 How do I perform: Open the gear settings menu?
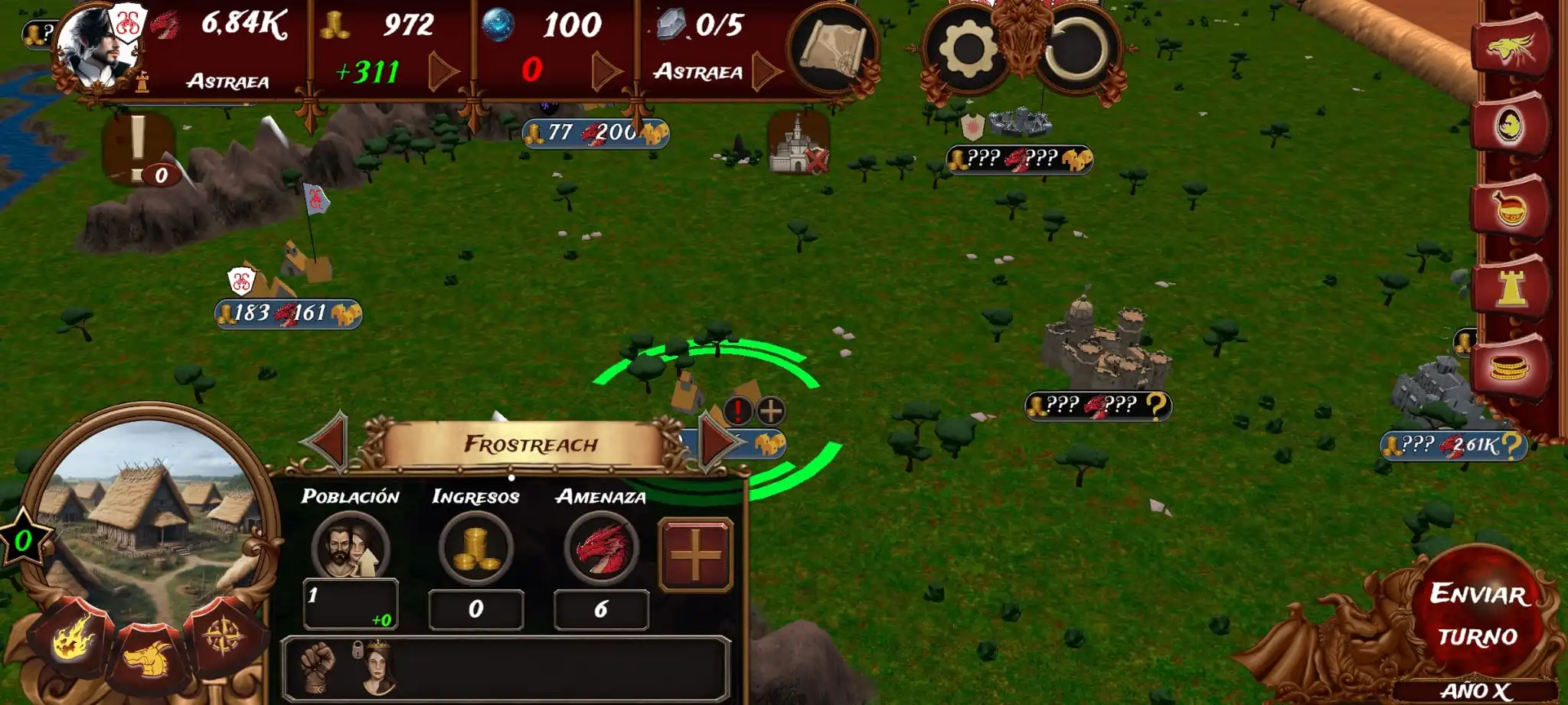click(x=967, y=50)
